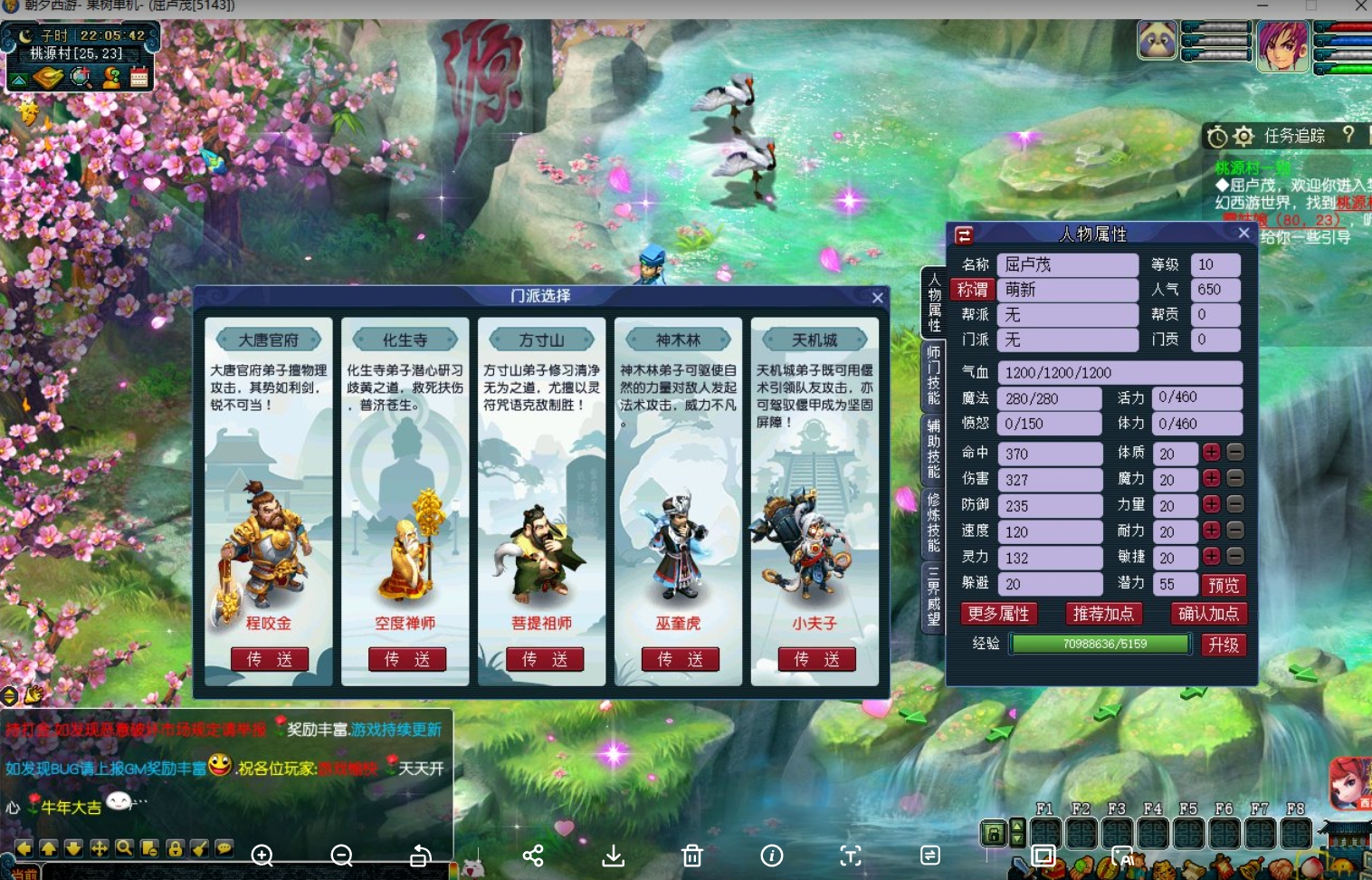Teleport to 空度禅师 of 化生寺
The height and width of the screenshot is (880, 1372).
pos(406,659)
